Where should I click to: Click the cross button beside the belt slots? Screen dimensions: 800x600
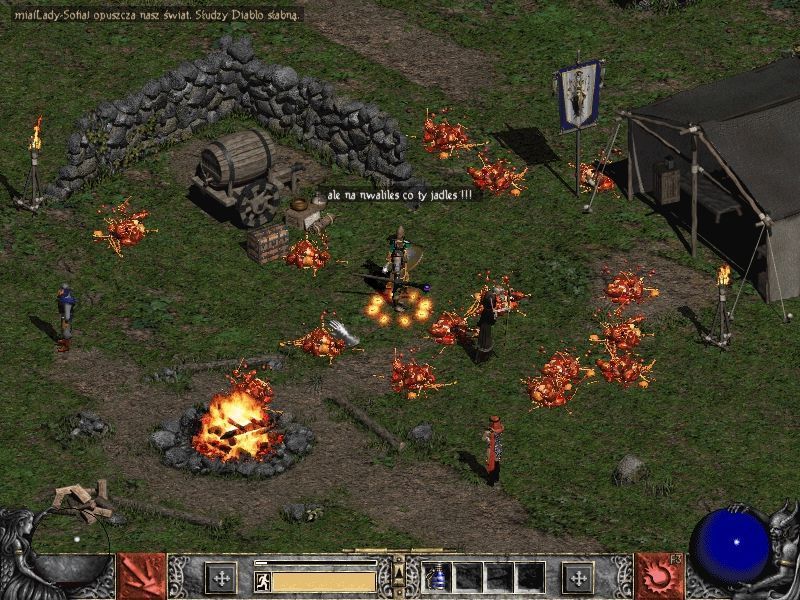[x=577, y=577]
